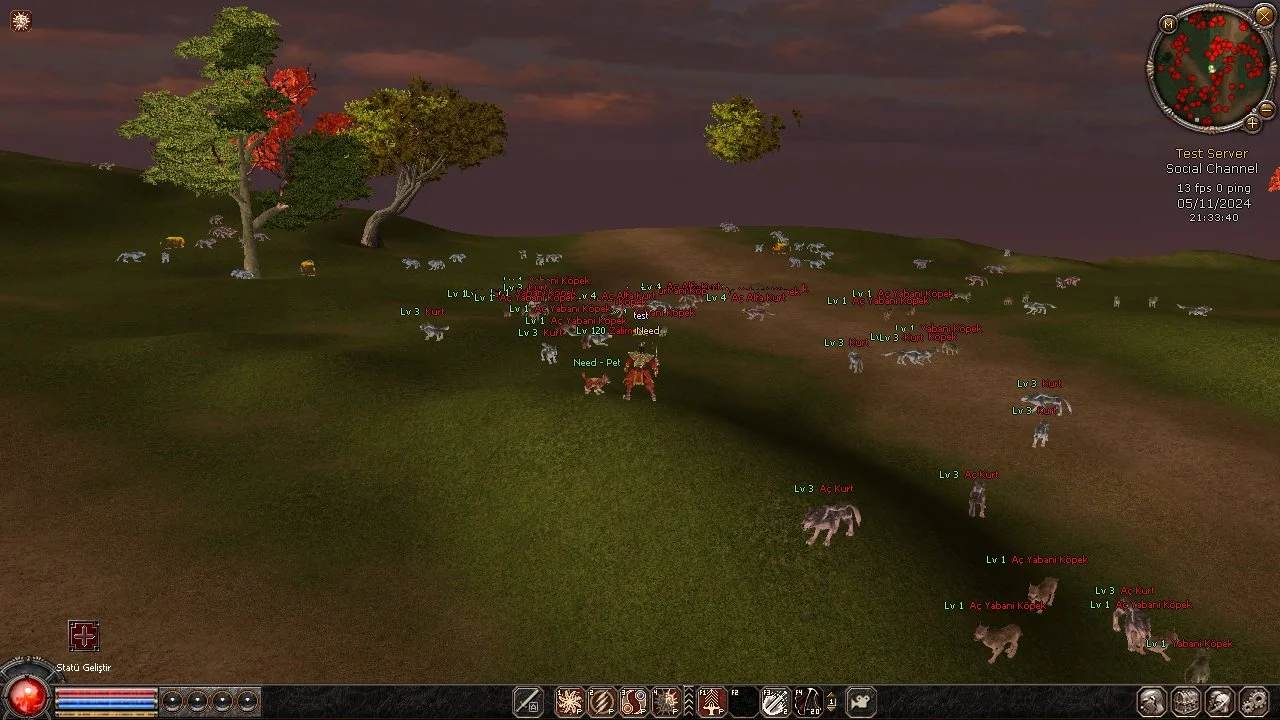This screenshot has height=720, width=1280.
Task: Open the character window helmet button
Action: click(1152, 701)
